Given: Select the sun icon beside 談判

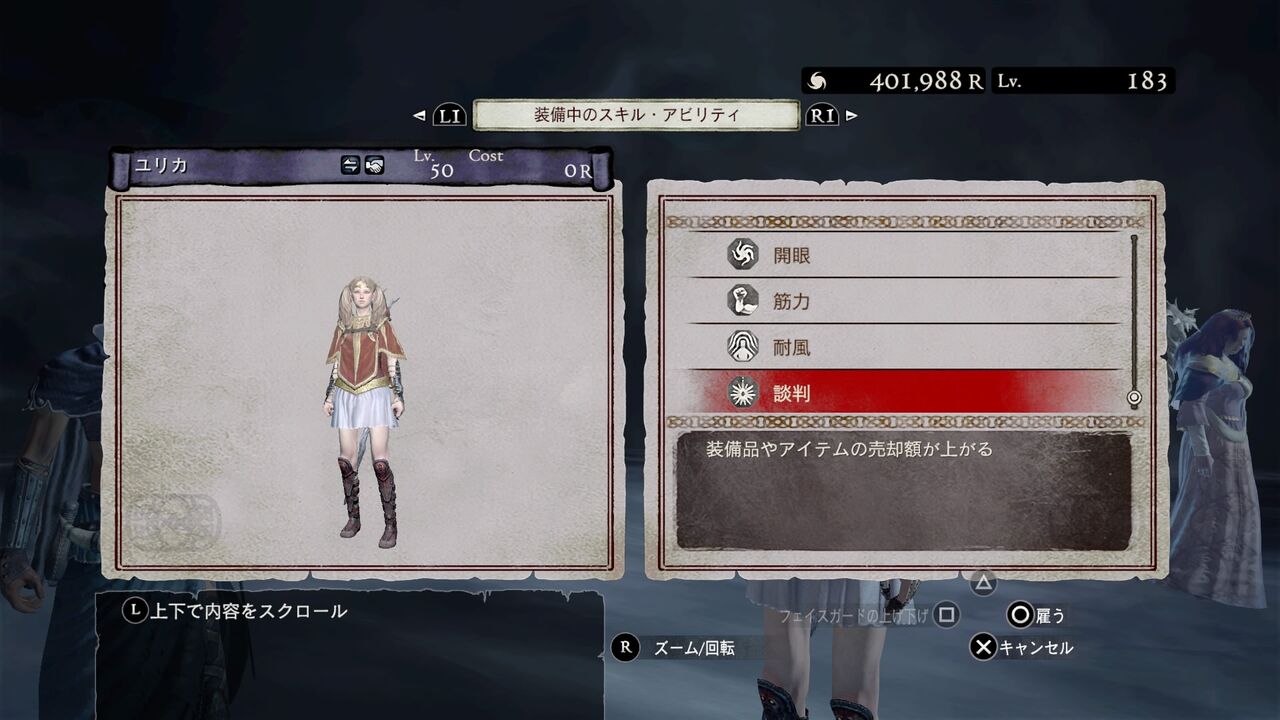Looking at the screenshot, I should tap(741, 392).
